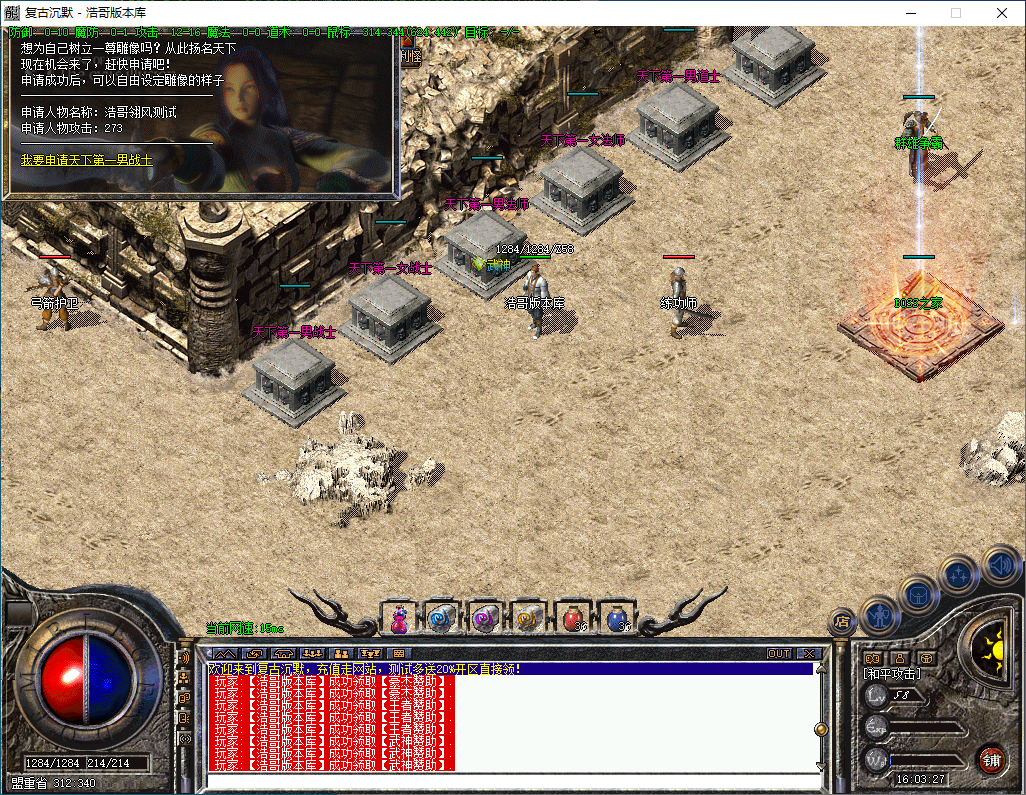Close chat panel with the X button
The image size is (1026, 795).
pos(808,654)
